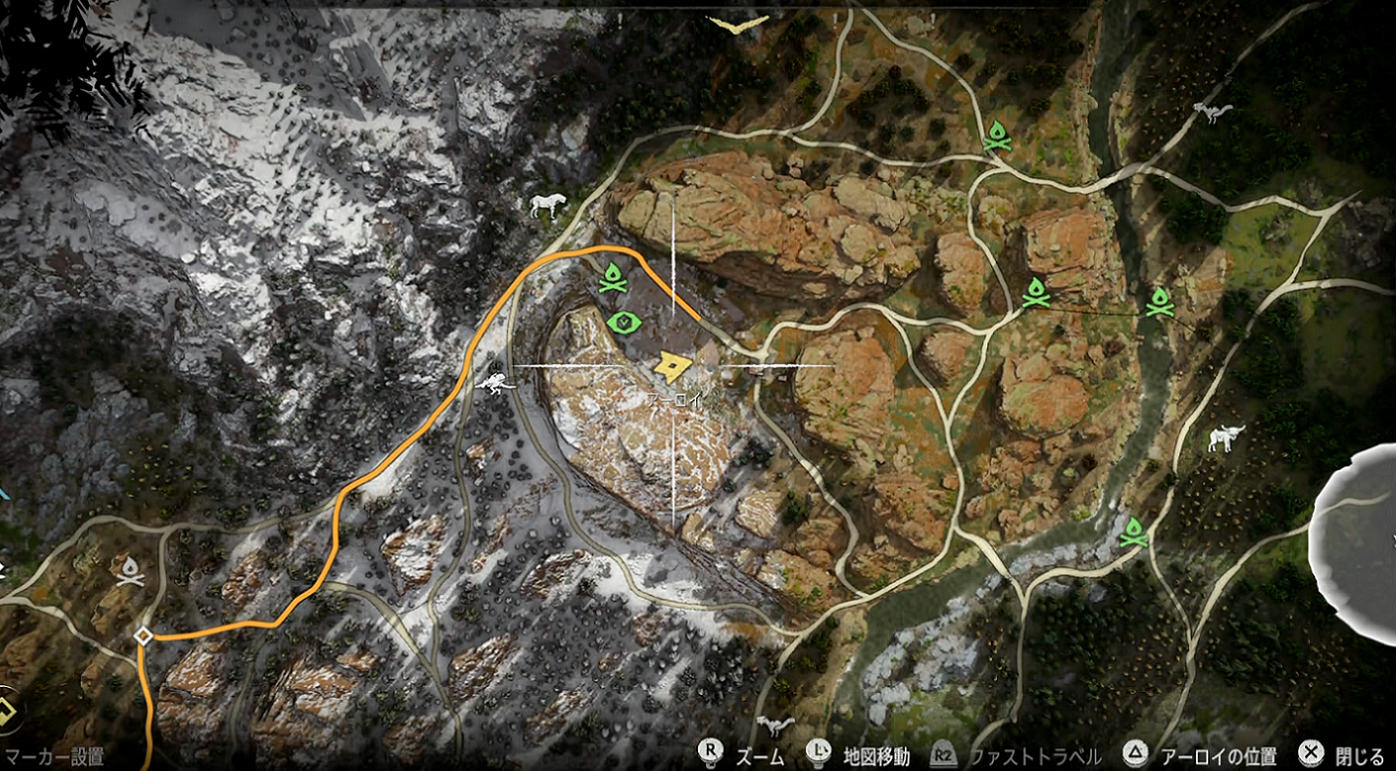Click the yellow bird icon at the map's top
This screenshot has height=771, width=1396.
point(738,23)
